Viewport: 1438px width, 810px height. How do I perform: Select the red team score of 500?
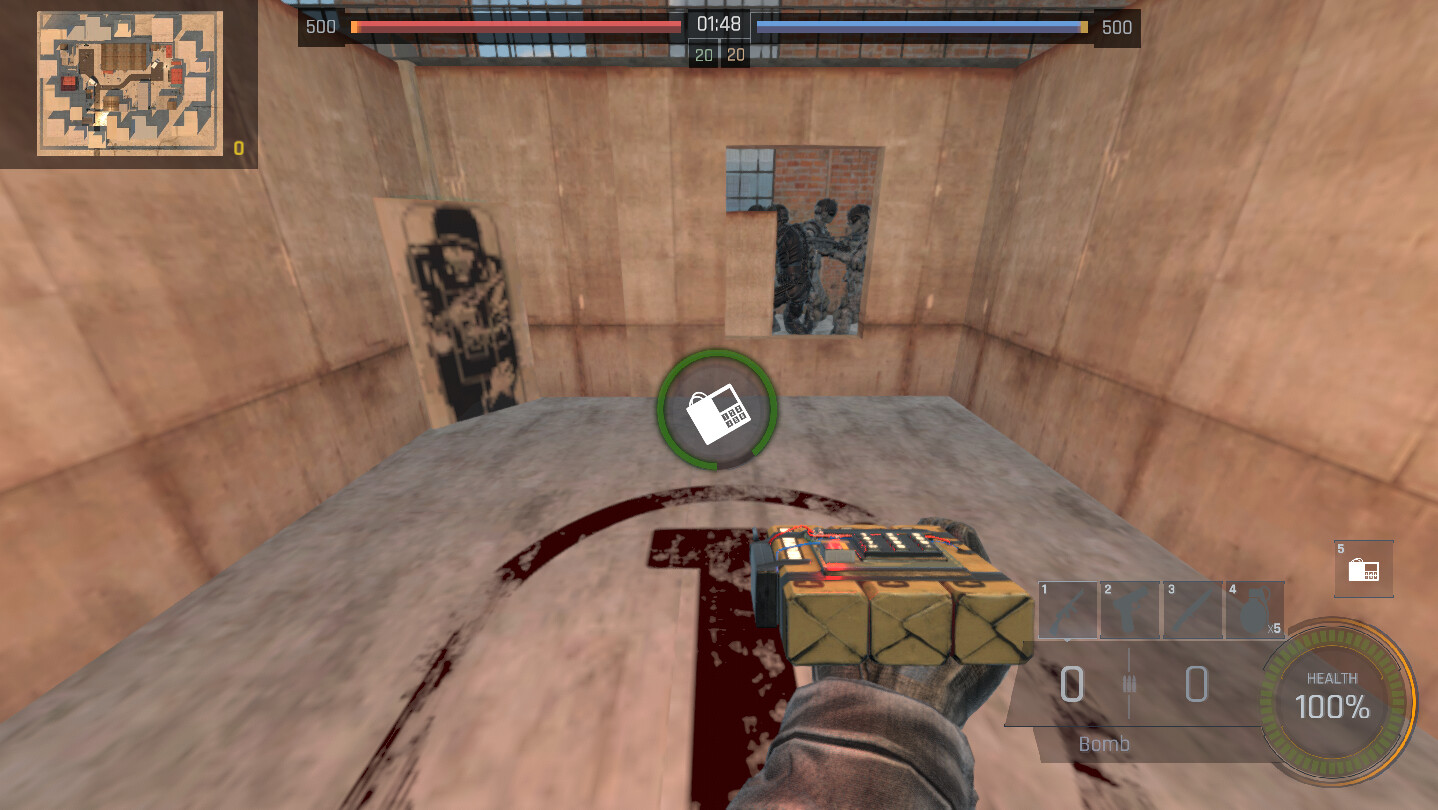(x=320, y=27)
